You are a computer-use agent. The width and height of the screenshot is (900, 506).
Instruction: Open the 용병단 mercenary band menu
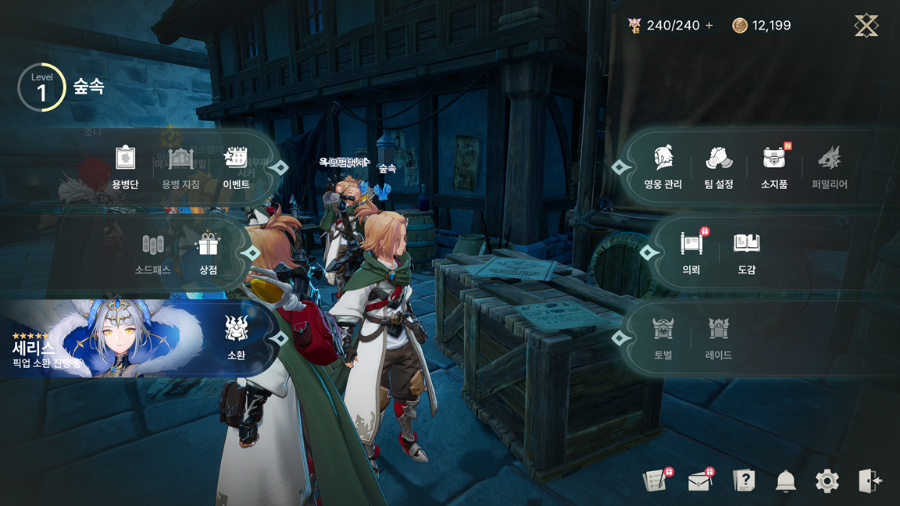125,166
